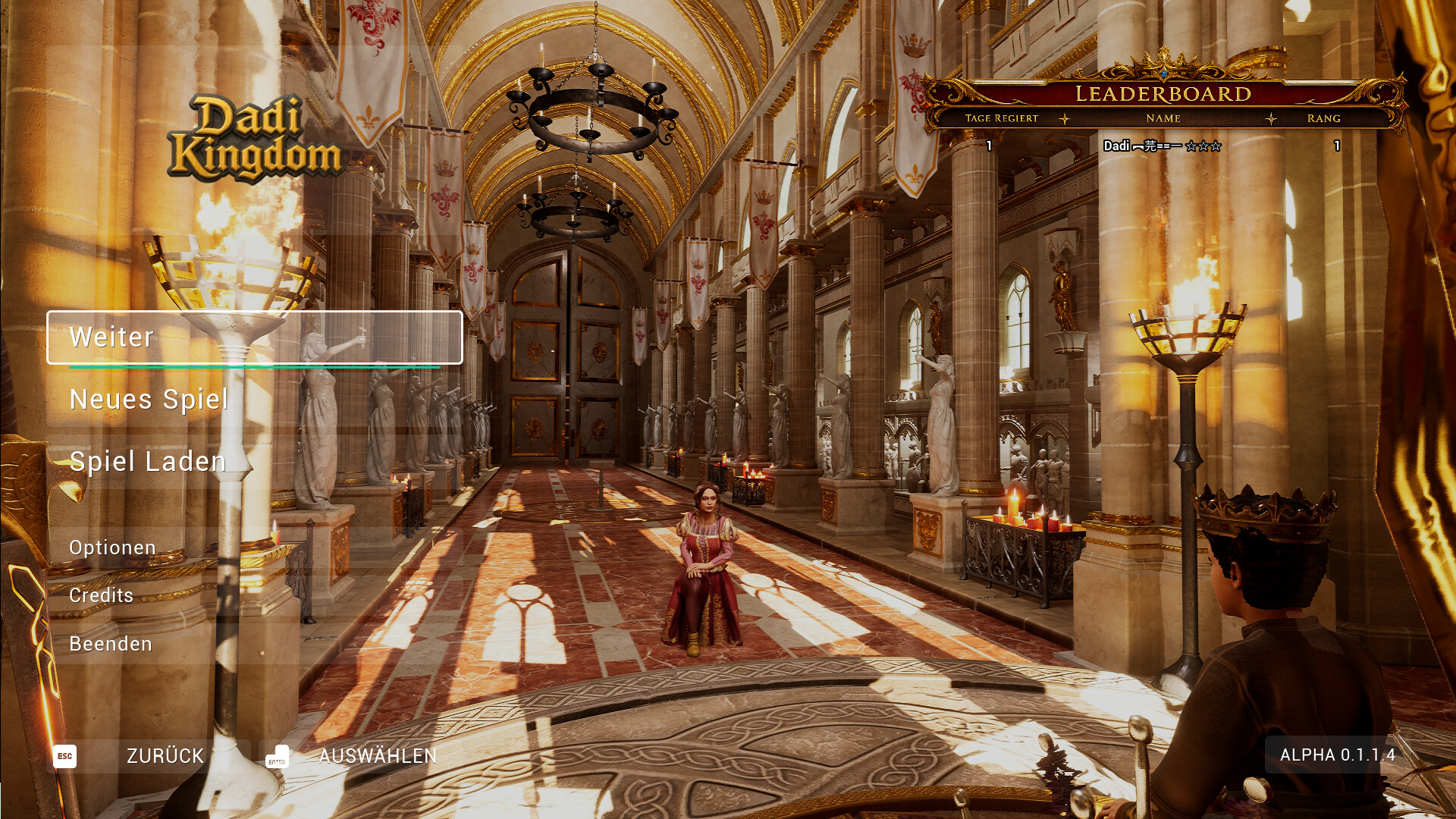Click the ALPHA 0.1.1.4 version label

point(1338,755)
